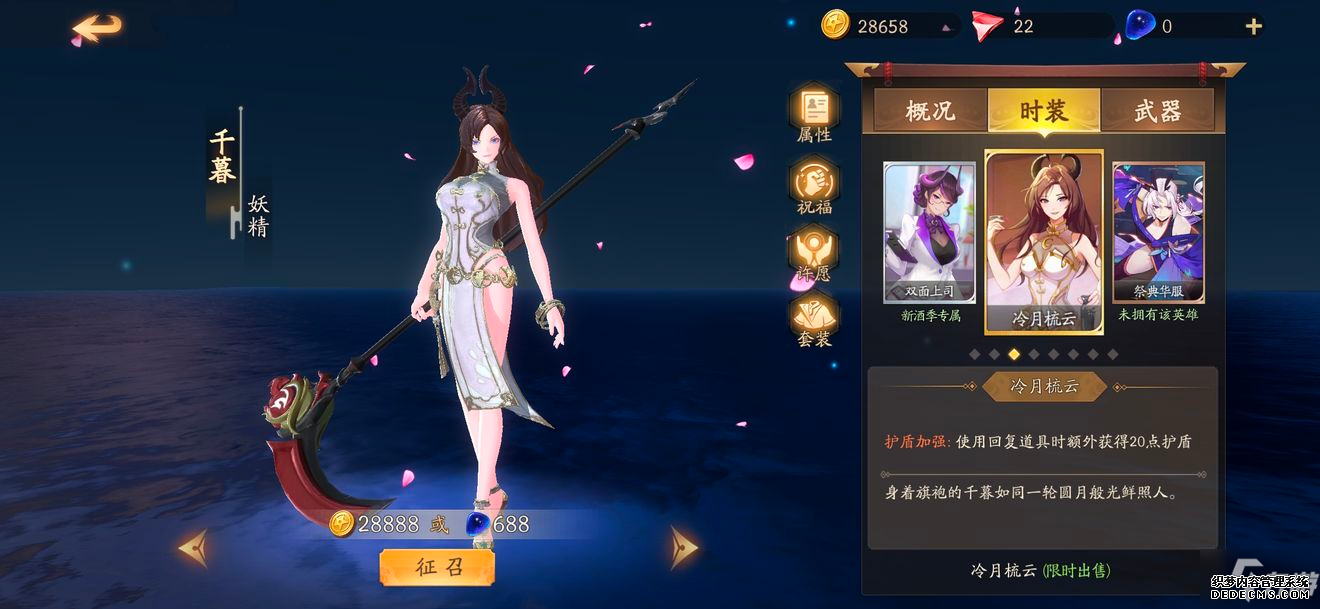This screenshot has height=609, width=1320.
Task: Click the 征召 recruit button
Action: pyautogui.click(x=437, y=567)
